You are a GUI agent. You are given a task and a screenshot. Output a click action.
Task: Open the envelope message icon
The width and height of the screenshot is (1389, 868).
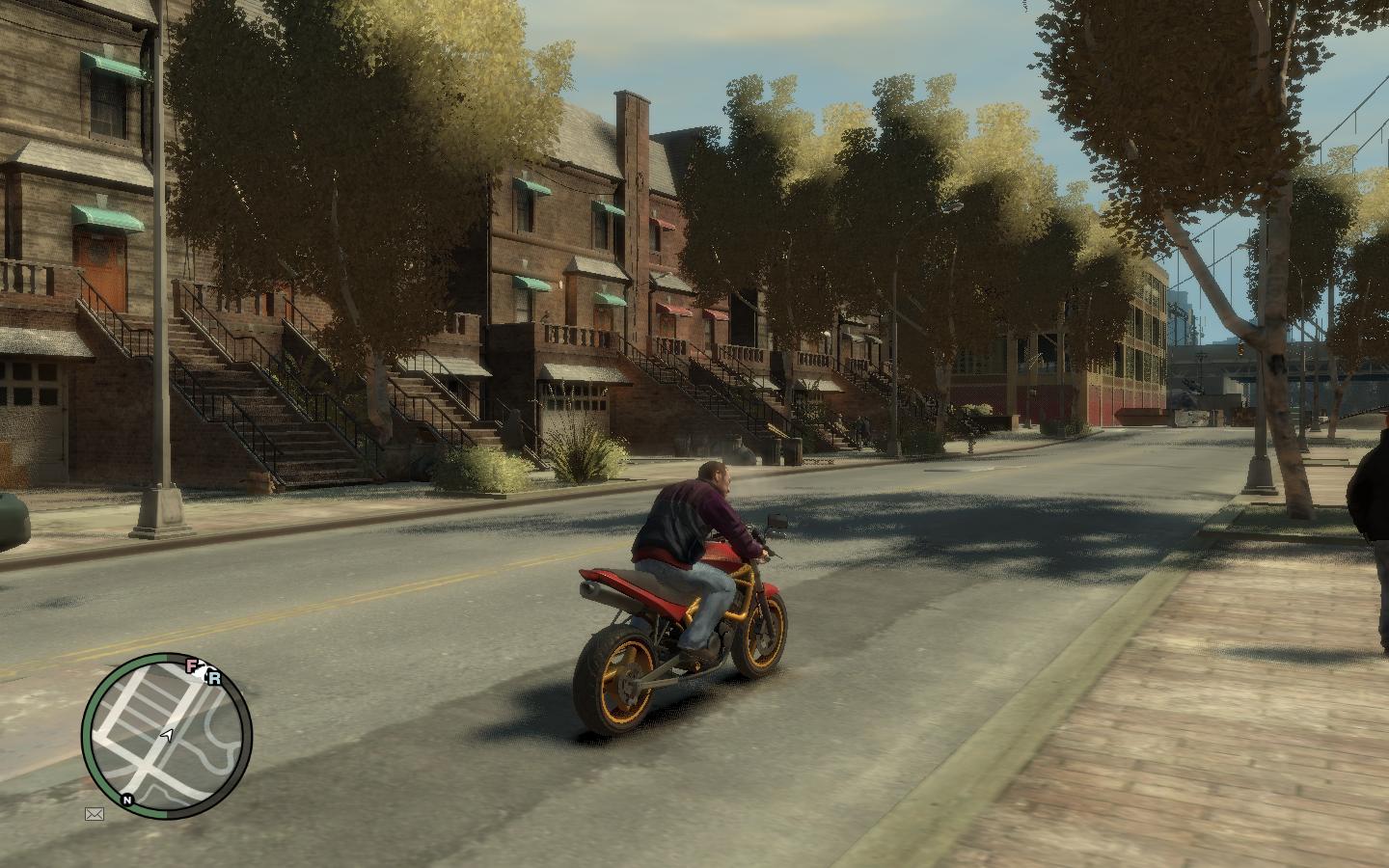95,814
